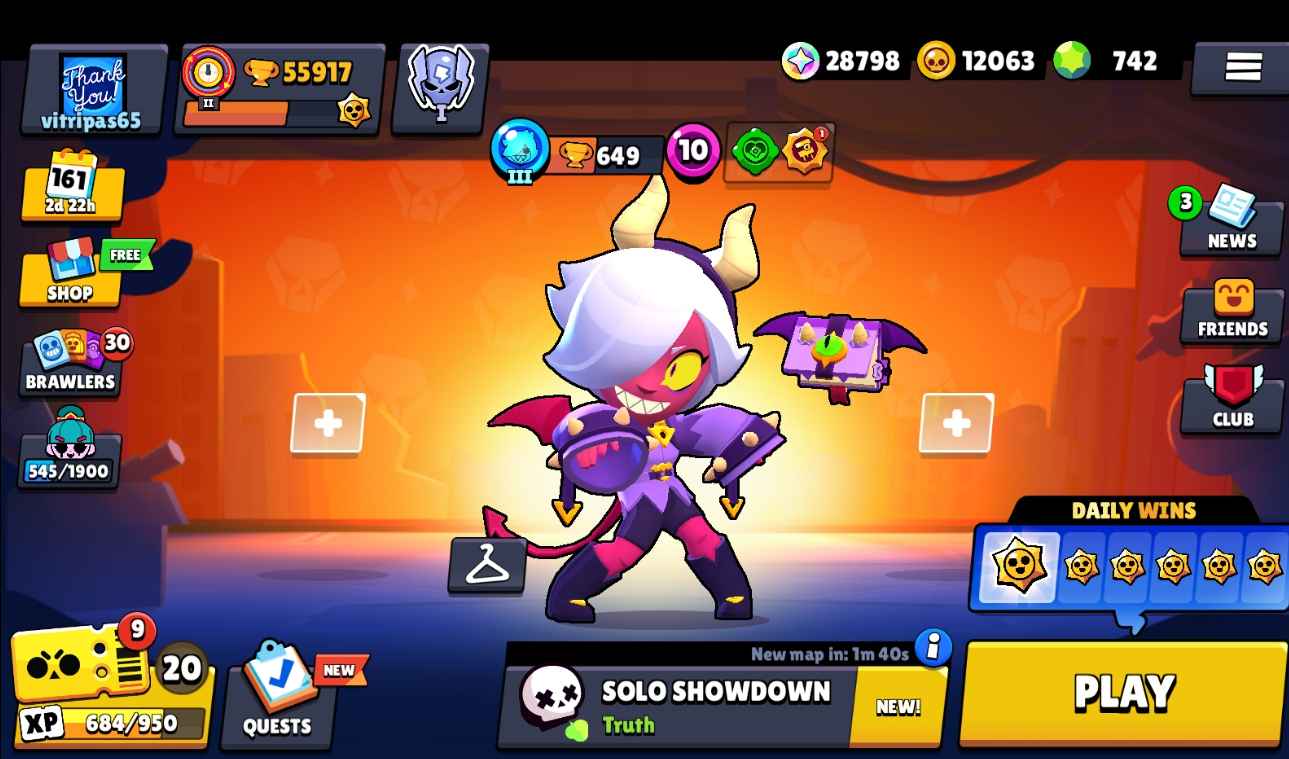Open the gem counter showing 742
Screen dimensions: 1289x759
(x=1105, y=60)
